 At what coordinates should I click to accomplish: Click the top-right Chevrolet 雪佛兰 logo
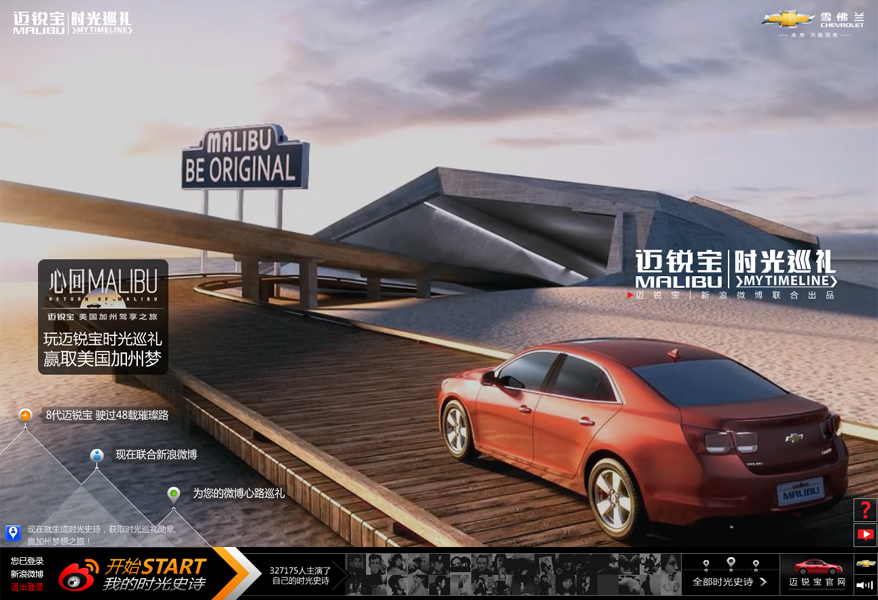click(812, 22)
